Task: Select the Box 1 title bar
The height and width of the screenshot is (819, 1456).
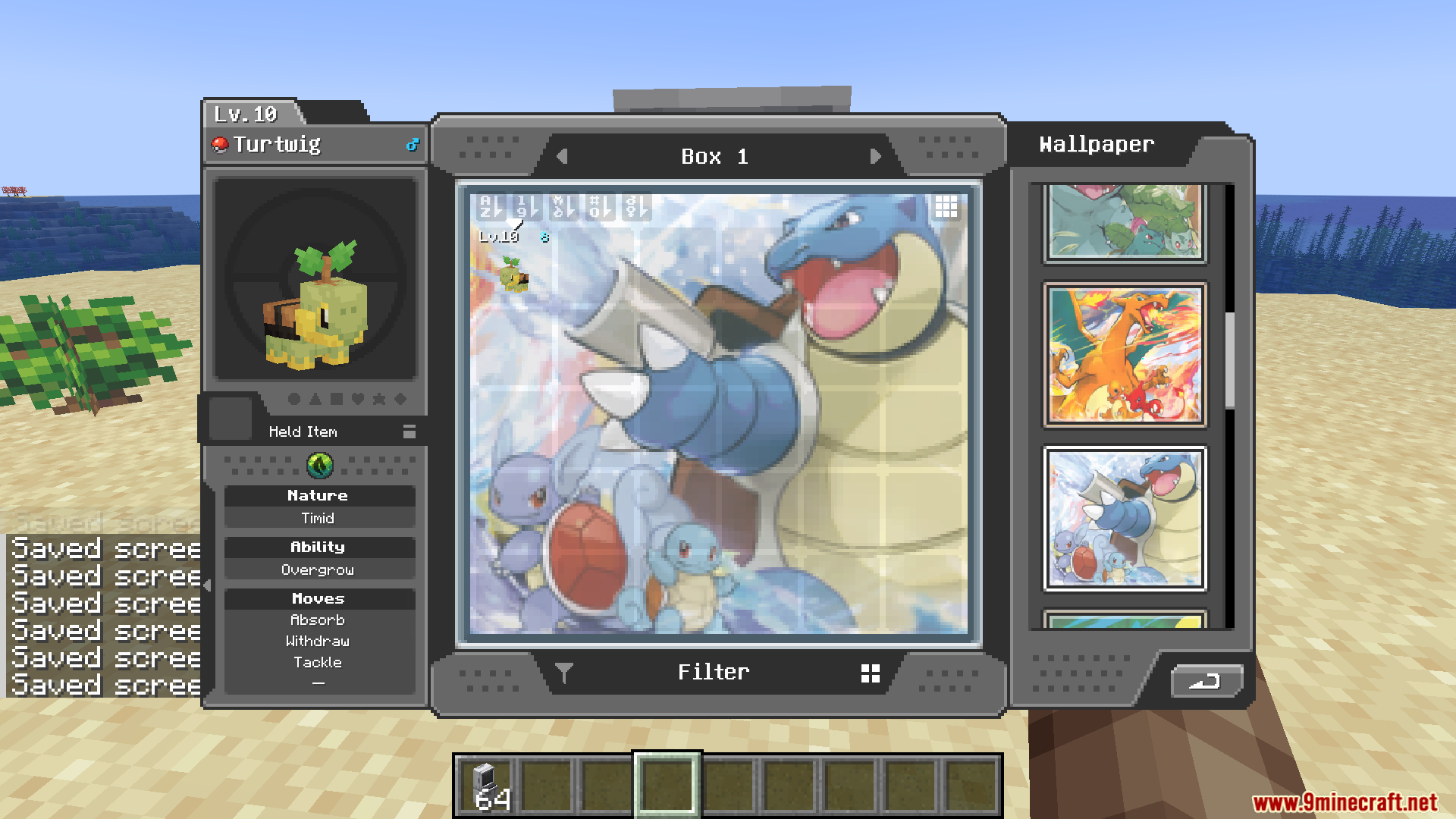Action: (x=715, y=156)
